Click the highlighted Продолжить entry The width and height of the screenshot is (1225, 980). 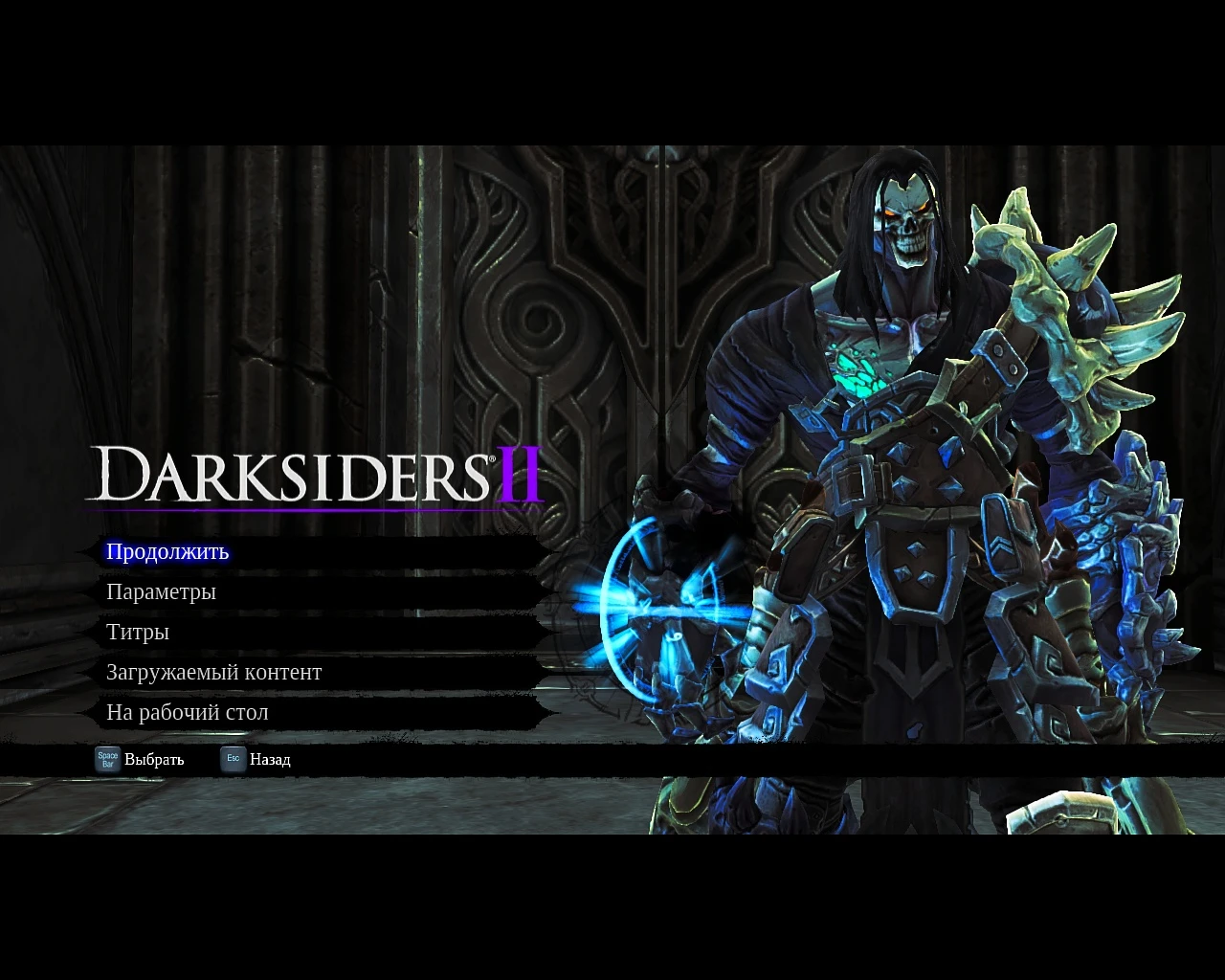(x=167, y=552)
